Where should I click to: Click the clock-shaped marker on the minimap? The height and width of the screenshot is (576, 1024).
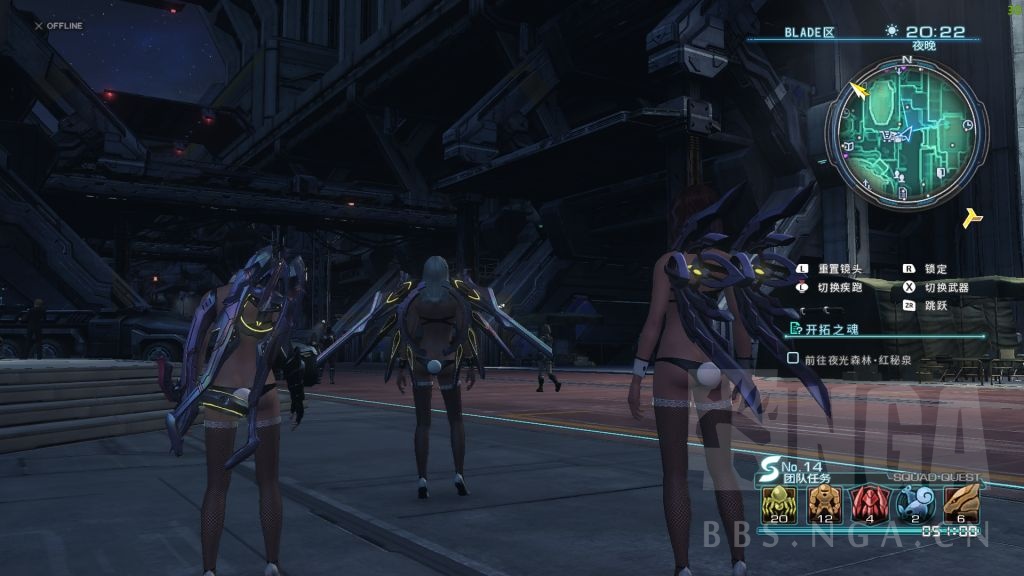[968, 124]
